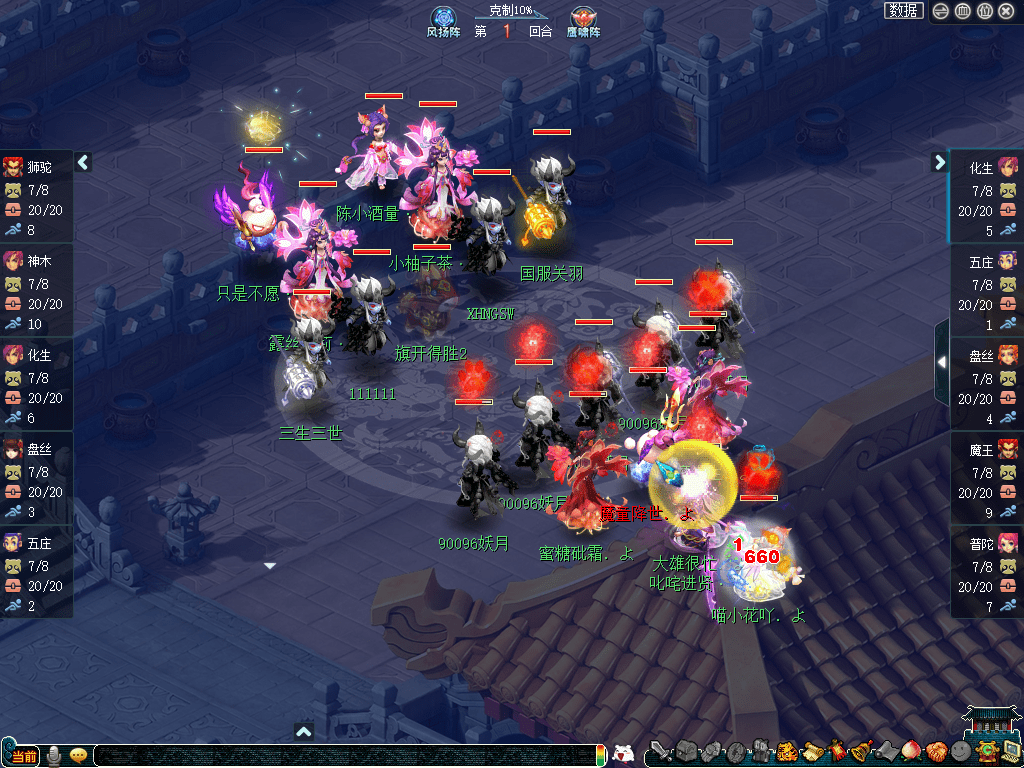Activate the microphone voice chat icon
This screenshot has height=768, width=1024.
53,755
